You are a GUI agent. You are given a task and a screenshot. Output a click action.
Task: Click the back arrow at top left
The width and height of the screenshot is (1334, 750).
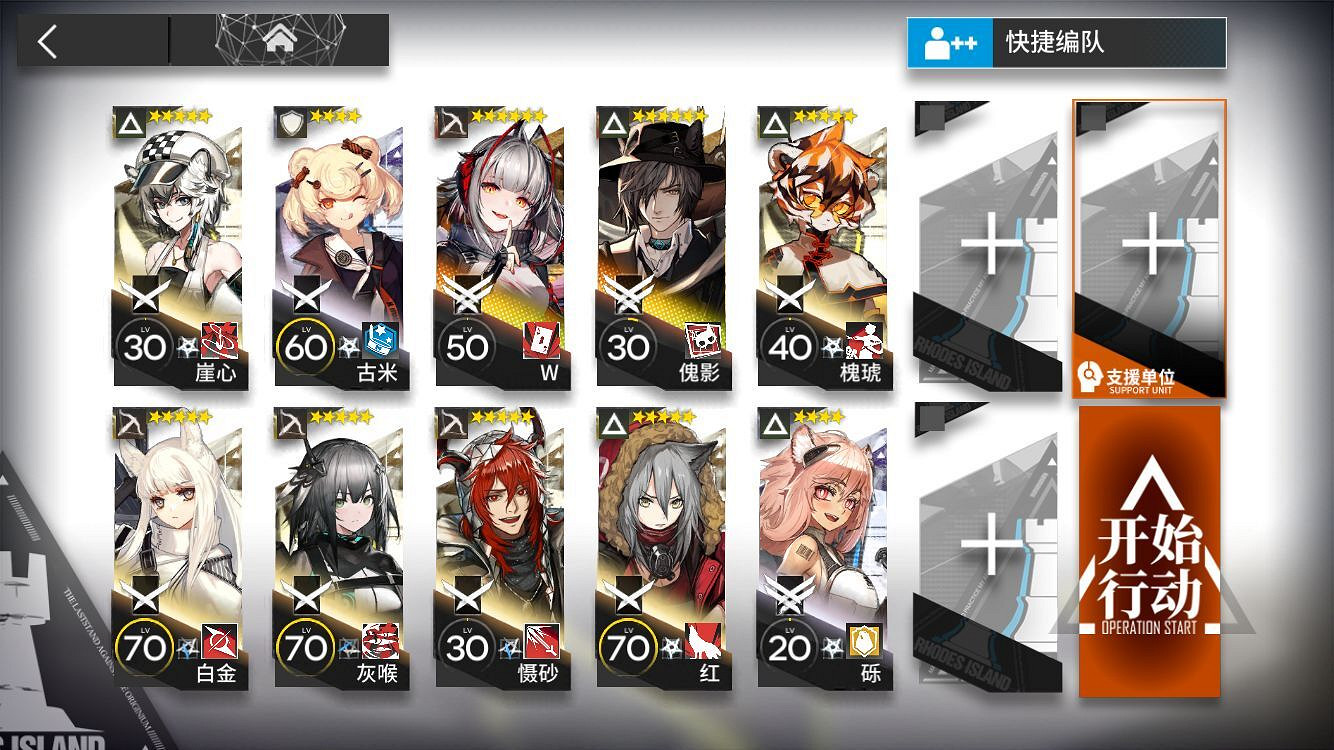[x=45, y=42]
